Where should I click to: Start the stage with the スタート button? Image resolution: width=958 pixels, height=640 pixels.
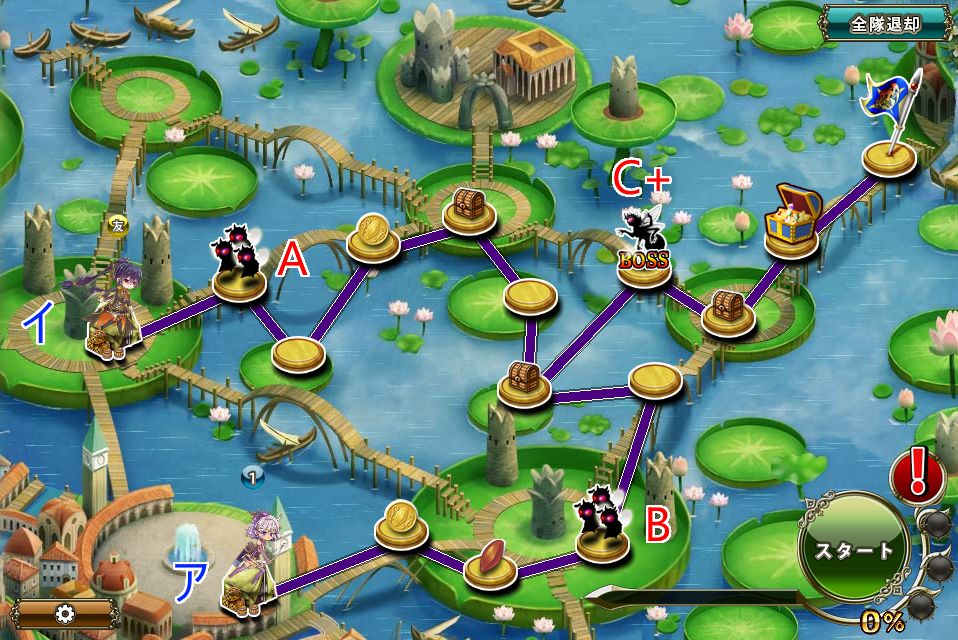click(853, 549)
